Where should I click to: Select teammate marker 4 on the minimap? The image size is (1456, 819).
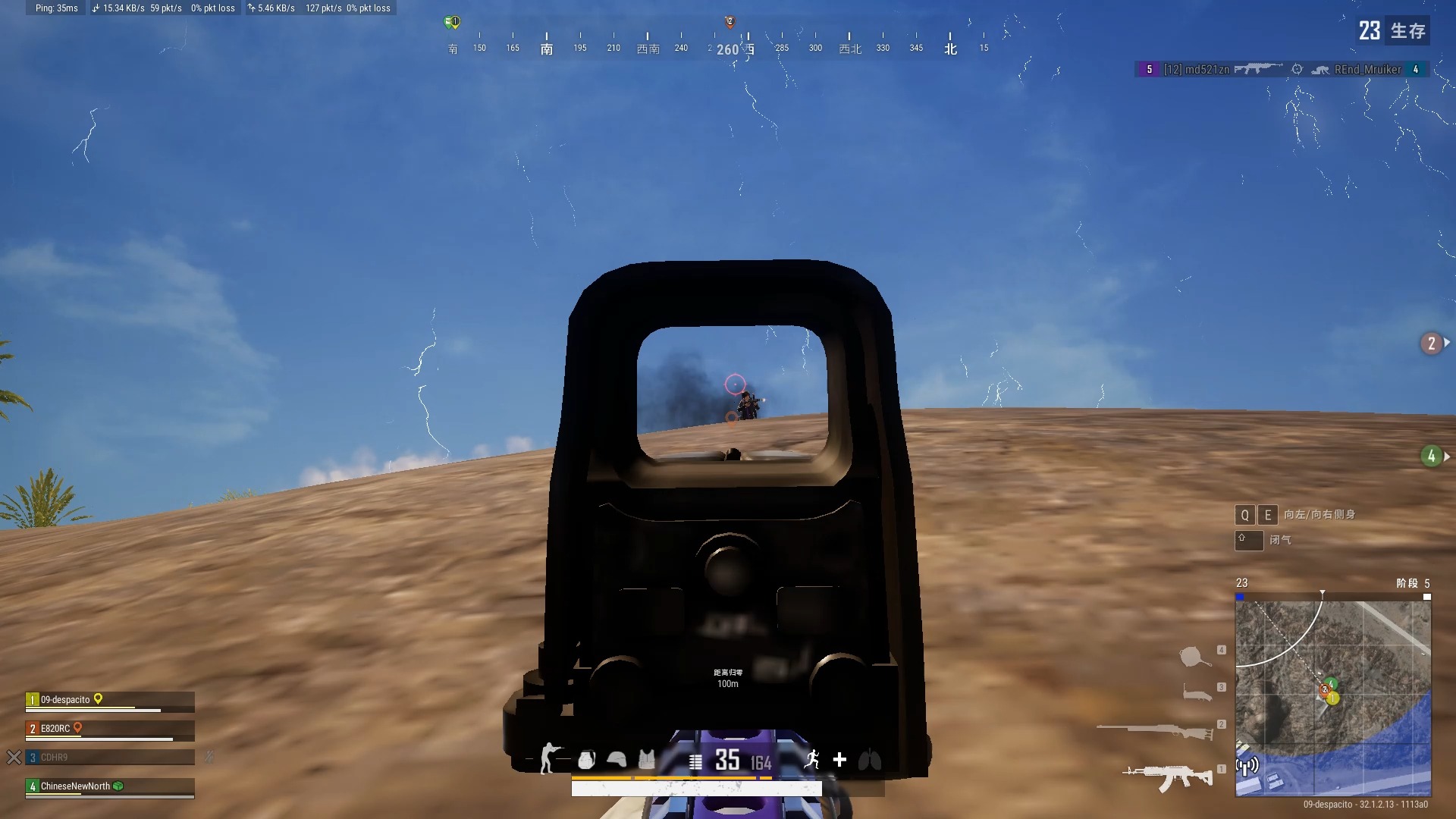1331,684
